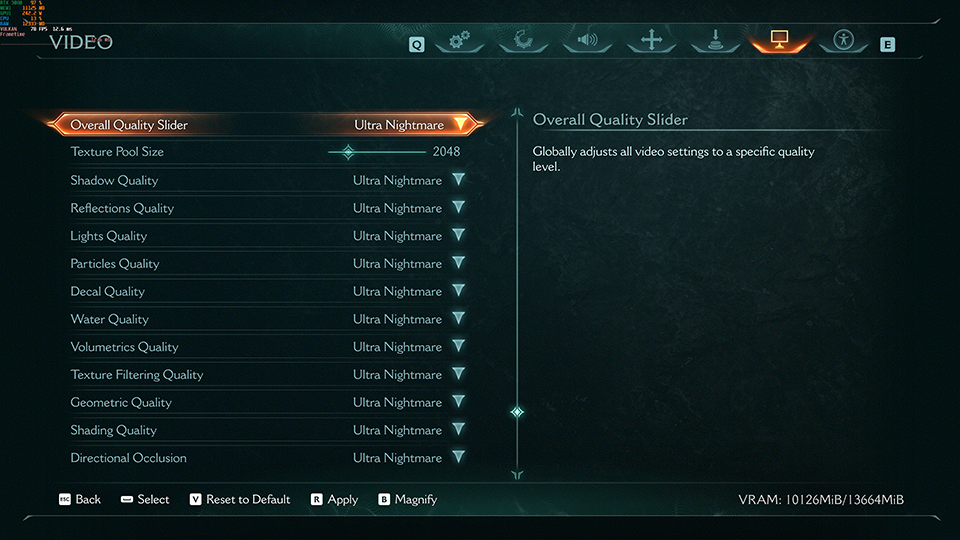Reset to Default settings
Viewport: 960px width, 540px height.
pyautogui.click(x=240, y=500)
